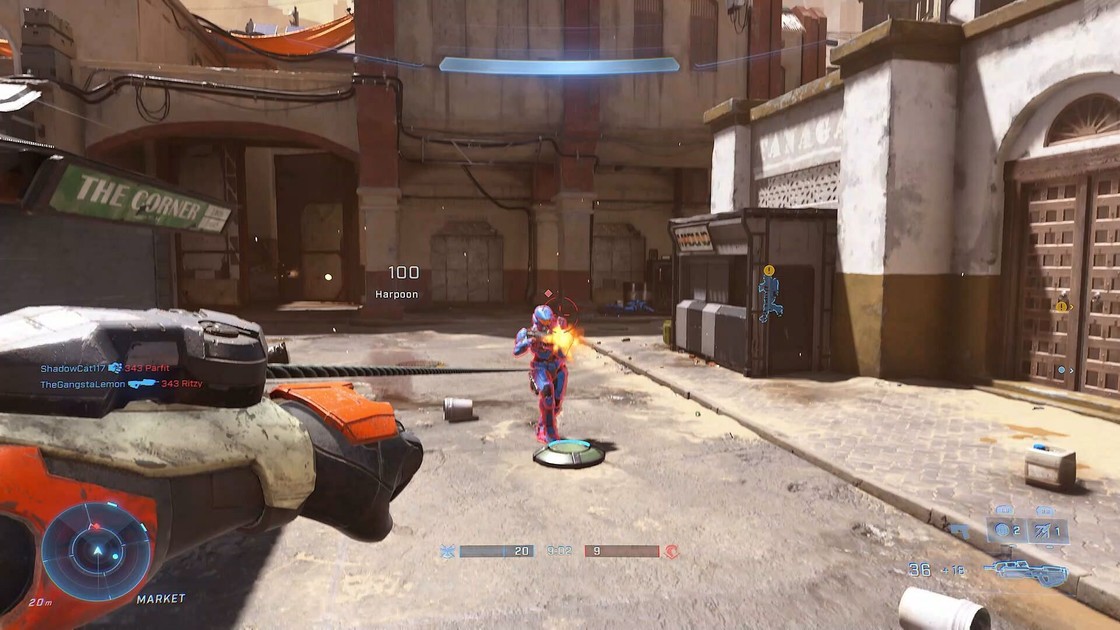
Task: Select the secondary sidearm pistol icon
Action: (x=960, y=531)
